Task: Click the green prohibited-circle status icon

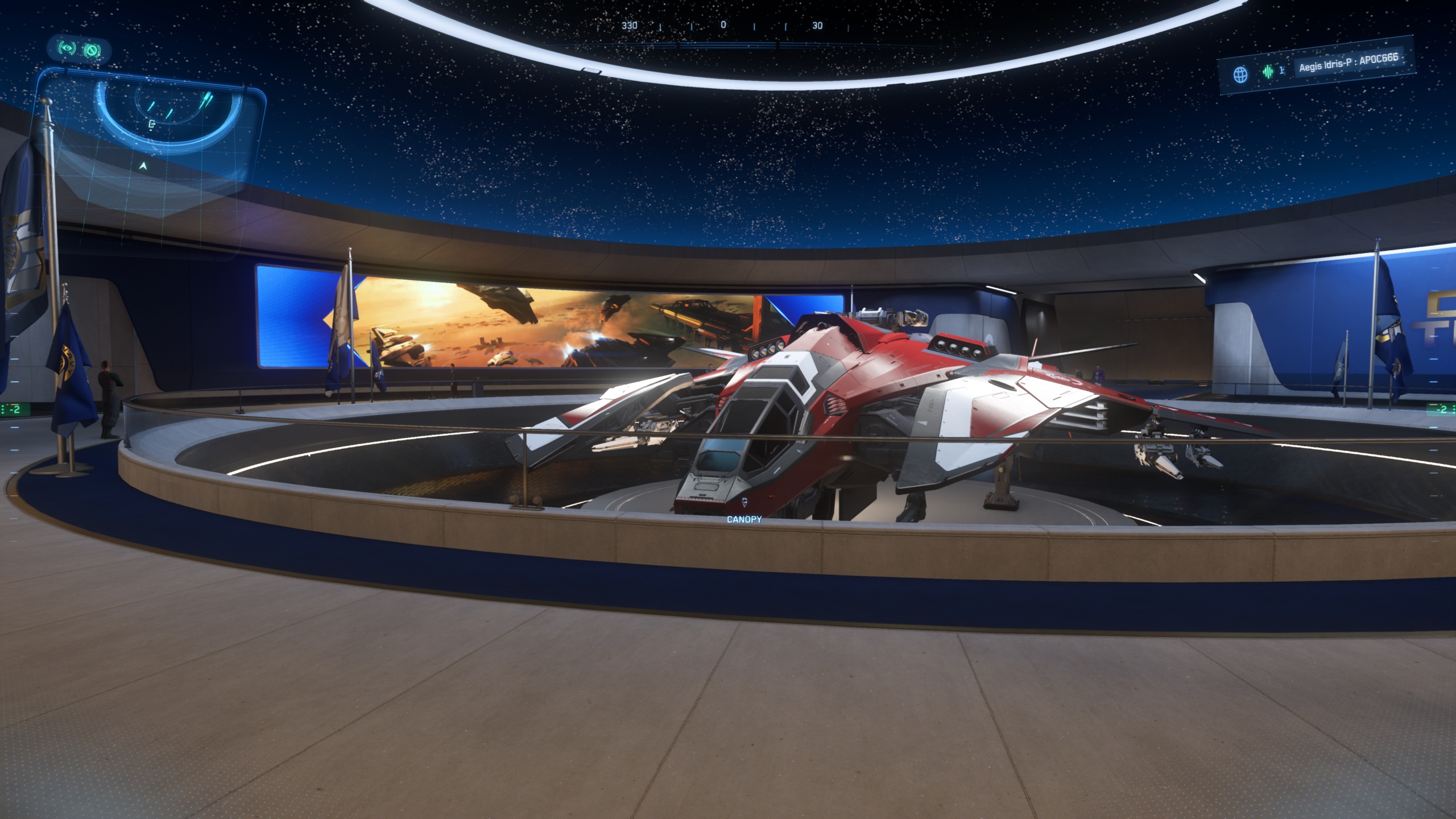Action: [91, 51]
